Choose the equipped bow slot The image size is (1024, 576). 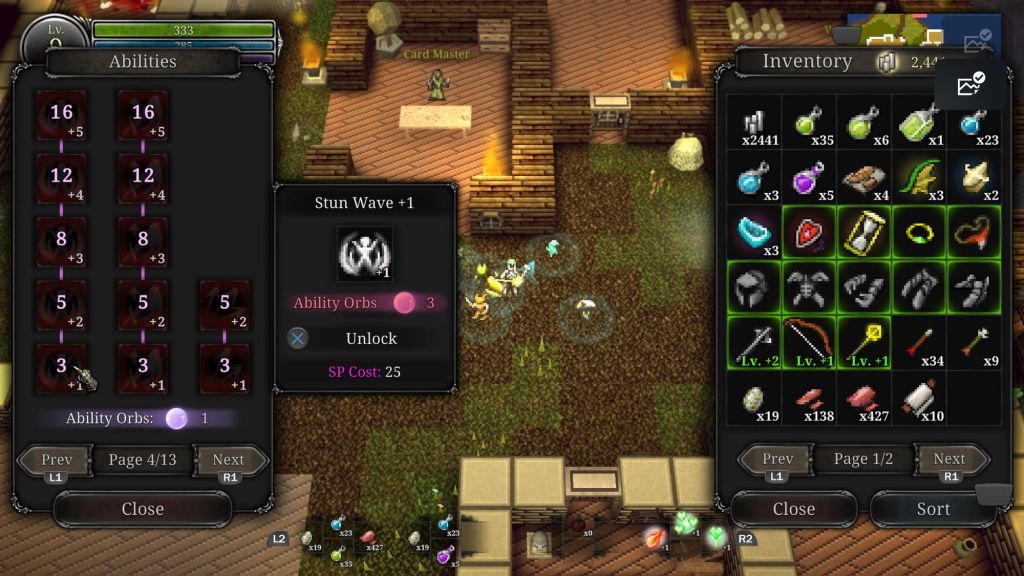pyautogui.click(x=809, y=343)
